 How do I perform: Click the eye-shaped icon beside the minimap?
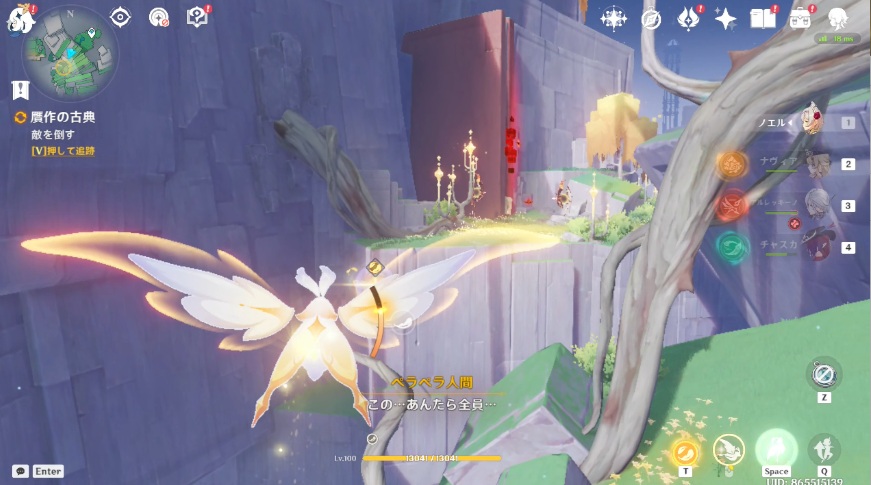click(121, 17)
